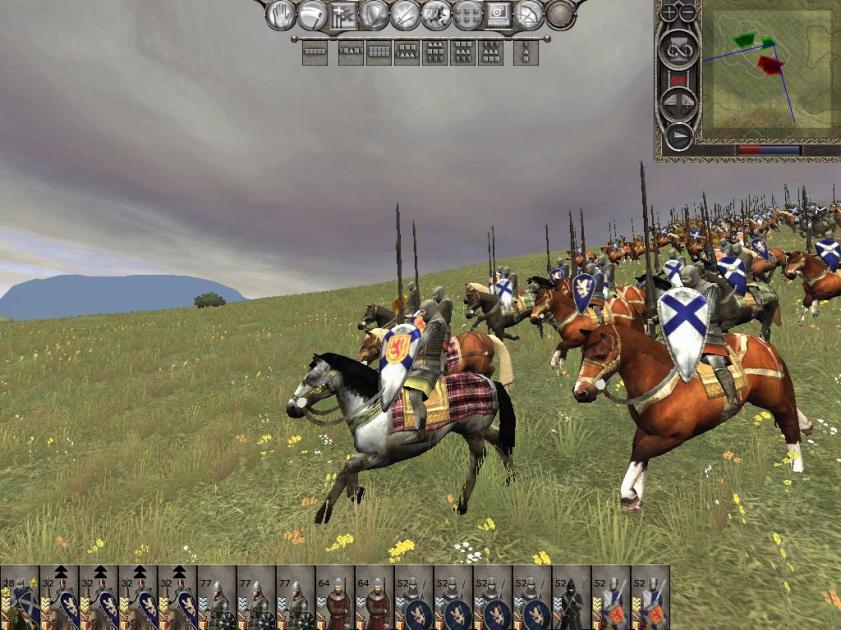Click the crossed swords button
841x630 pixels.
[x=404, y=14]
